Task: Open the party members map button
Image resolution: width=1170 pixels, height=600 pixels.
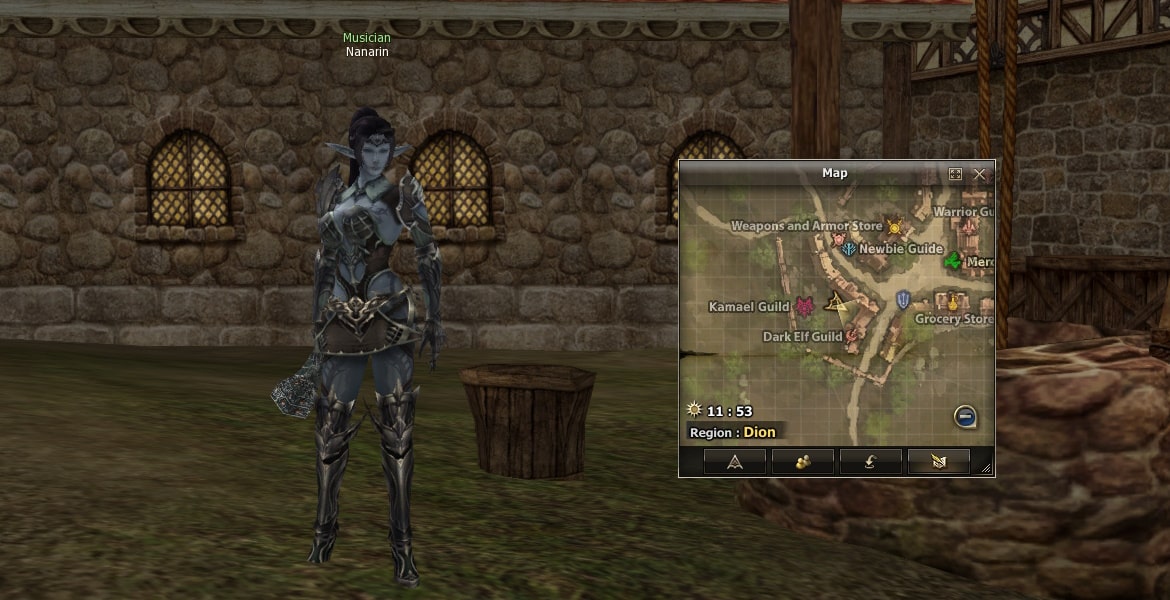Action: (x=803, y=461)
